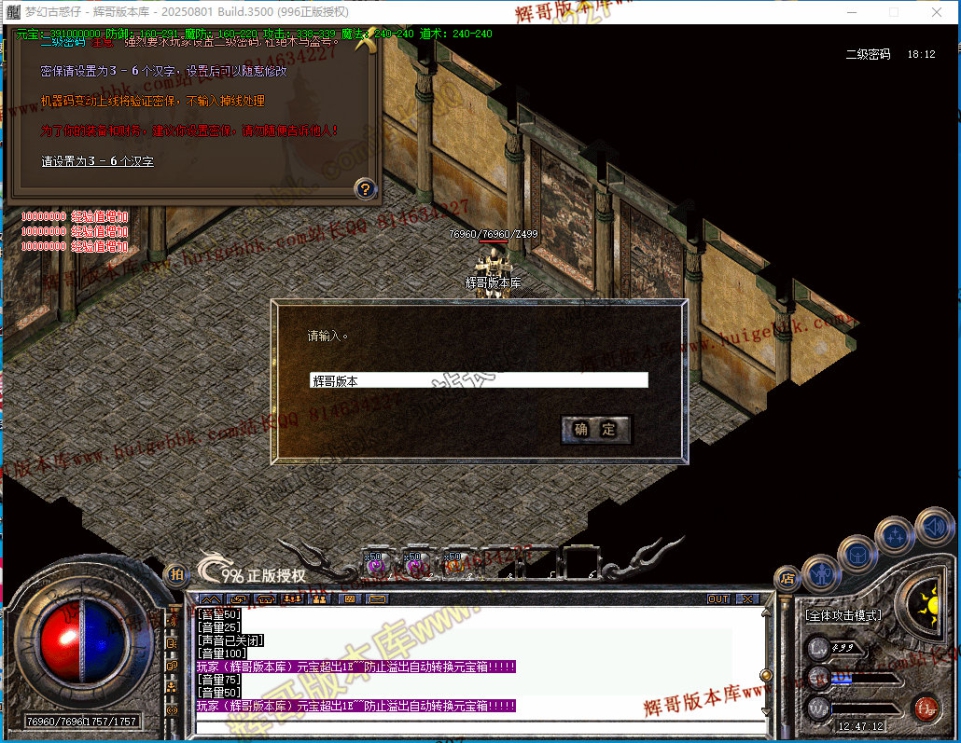
Task: Open the character equipment icon
Action: pos(822,574)
